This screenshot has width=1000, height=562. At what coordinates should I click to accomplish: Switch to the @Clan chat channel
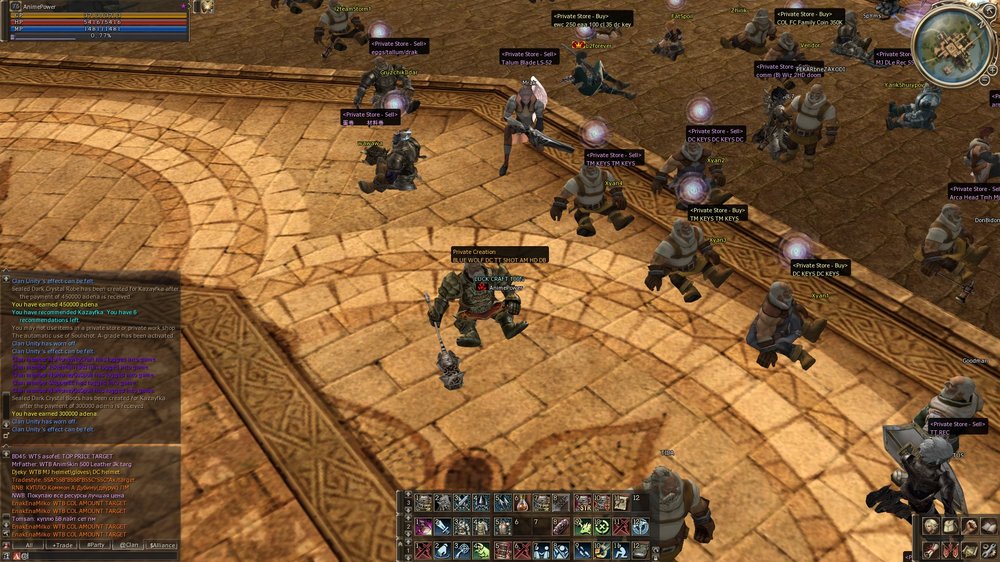pyautogui.click(x=130, y=545)
